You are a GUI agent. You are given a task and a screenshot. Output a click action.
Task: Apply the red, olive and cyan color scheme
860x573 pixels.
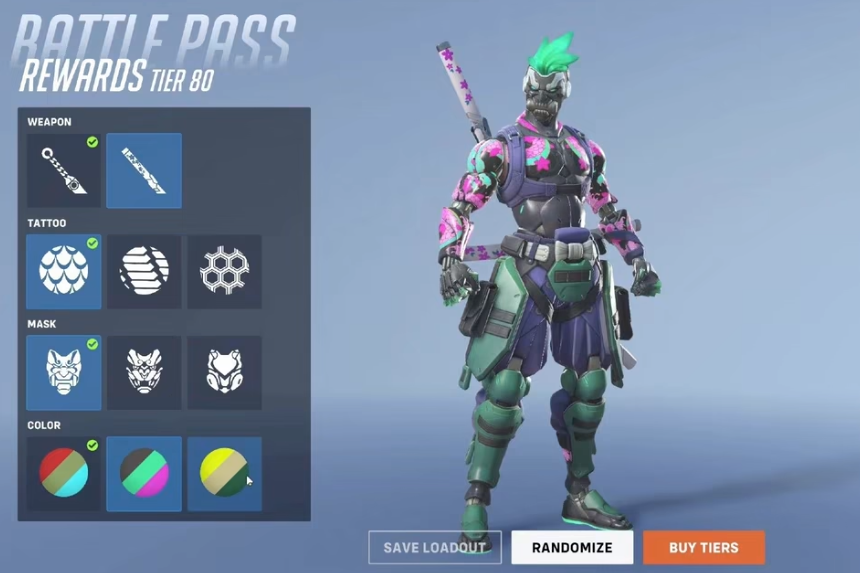pos(63,474)
